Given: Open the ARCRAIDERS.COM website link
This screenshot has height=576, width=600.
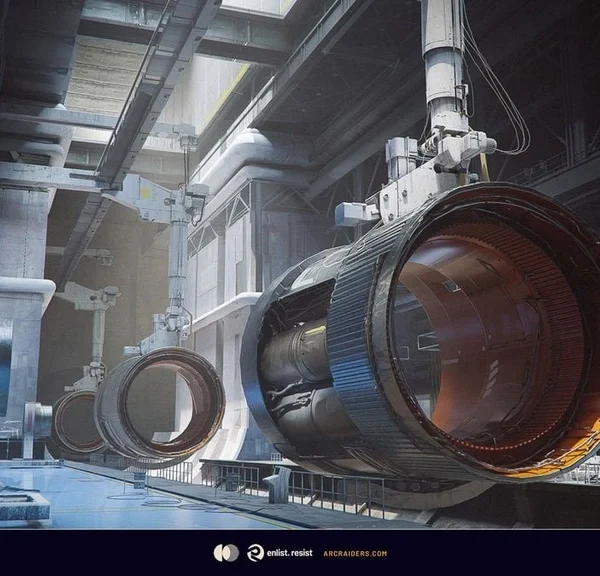Looking at the screenshot, I should (354, 553).
